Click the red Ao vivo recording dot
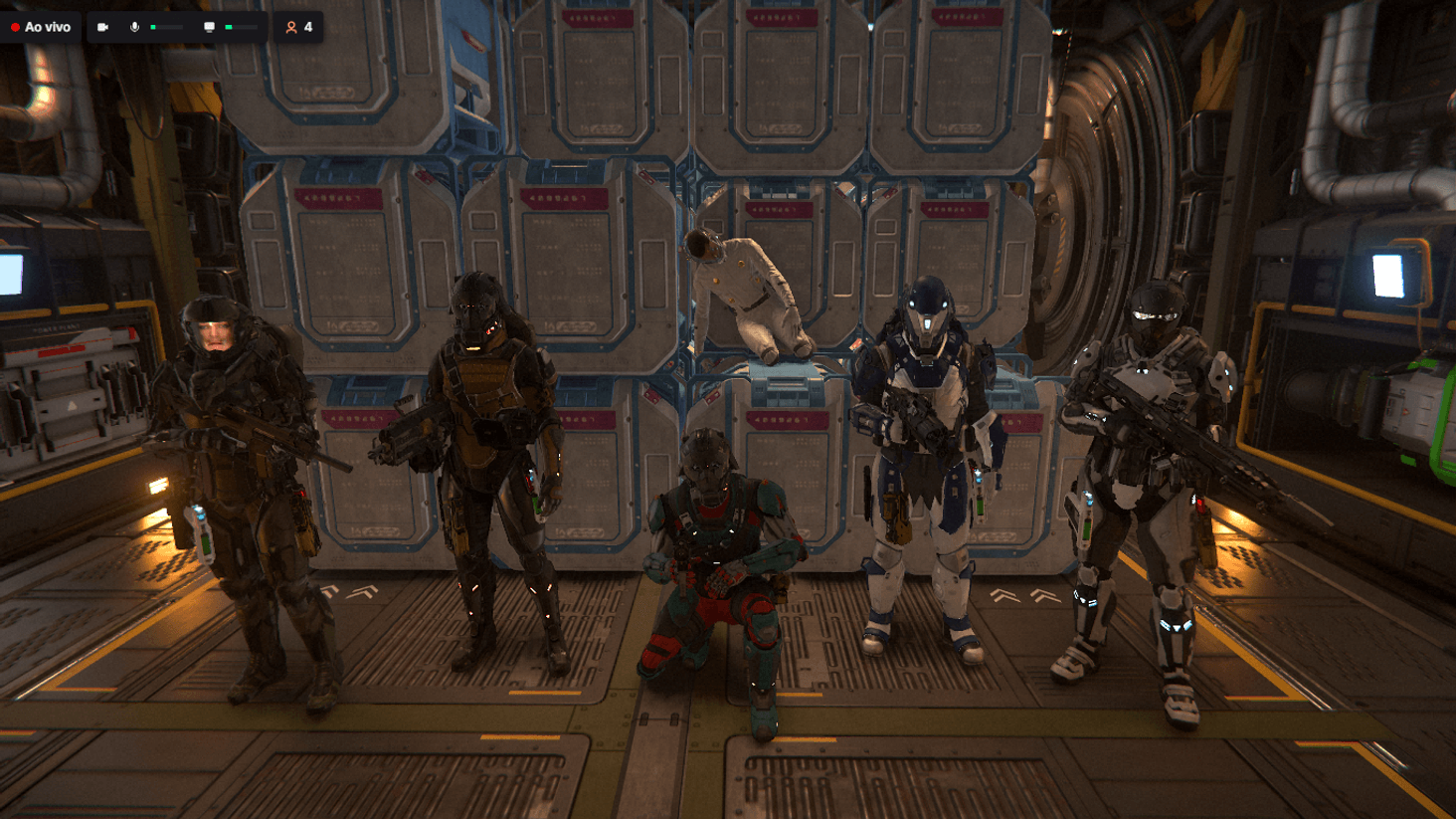Image resolution: width=1456 pixels, height=819 pixels. click(15, 27)
